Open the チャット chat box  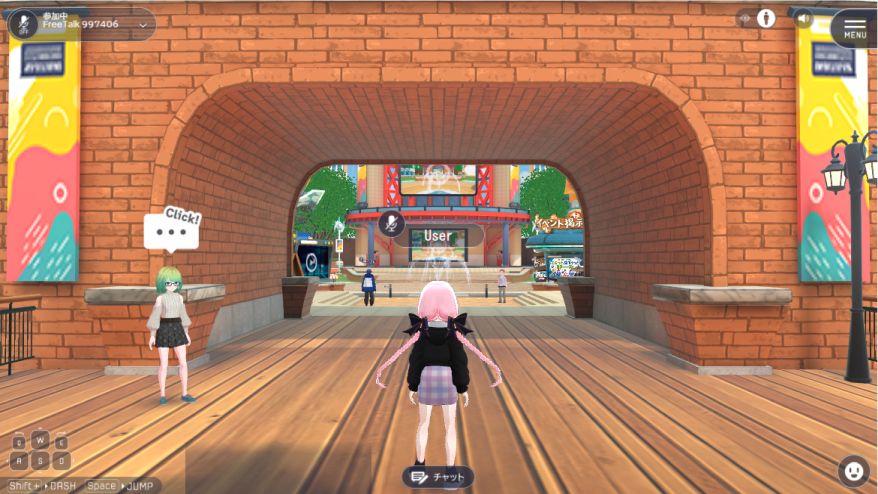(437, 477)
